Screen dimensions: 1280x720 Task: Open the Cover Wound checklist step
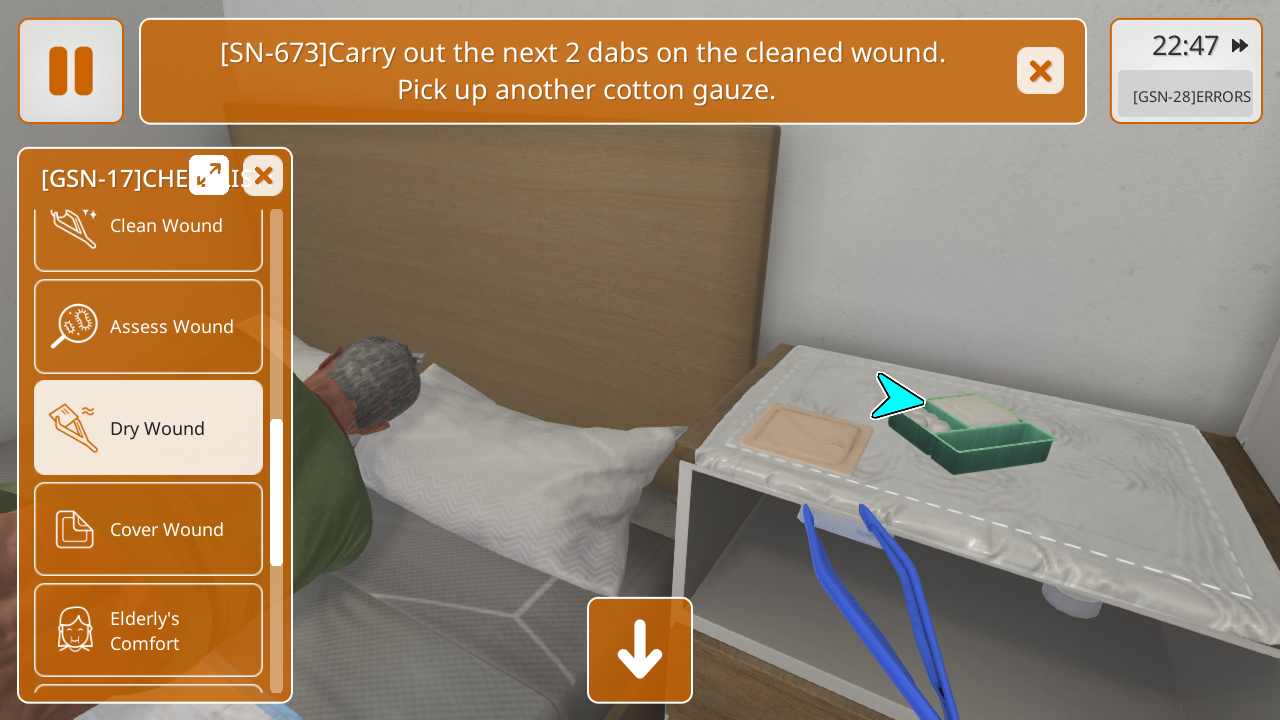click(148, 529)
